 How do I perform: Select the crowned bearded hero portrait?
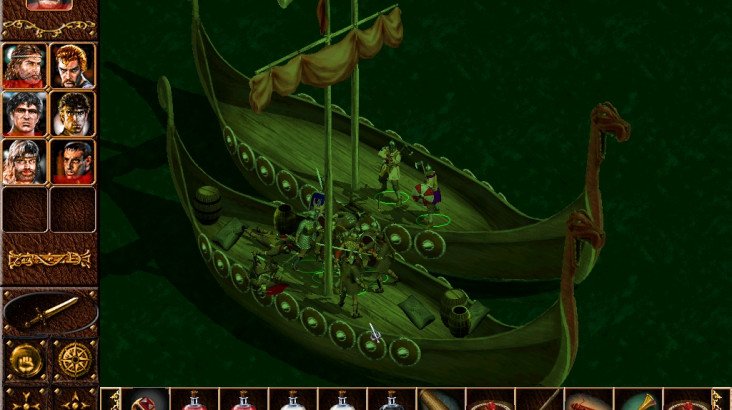point(24,66)
